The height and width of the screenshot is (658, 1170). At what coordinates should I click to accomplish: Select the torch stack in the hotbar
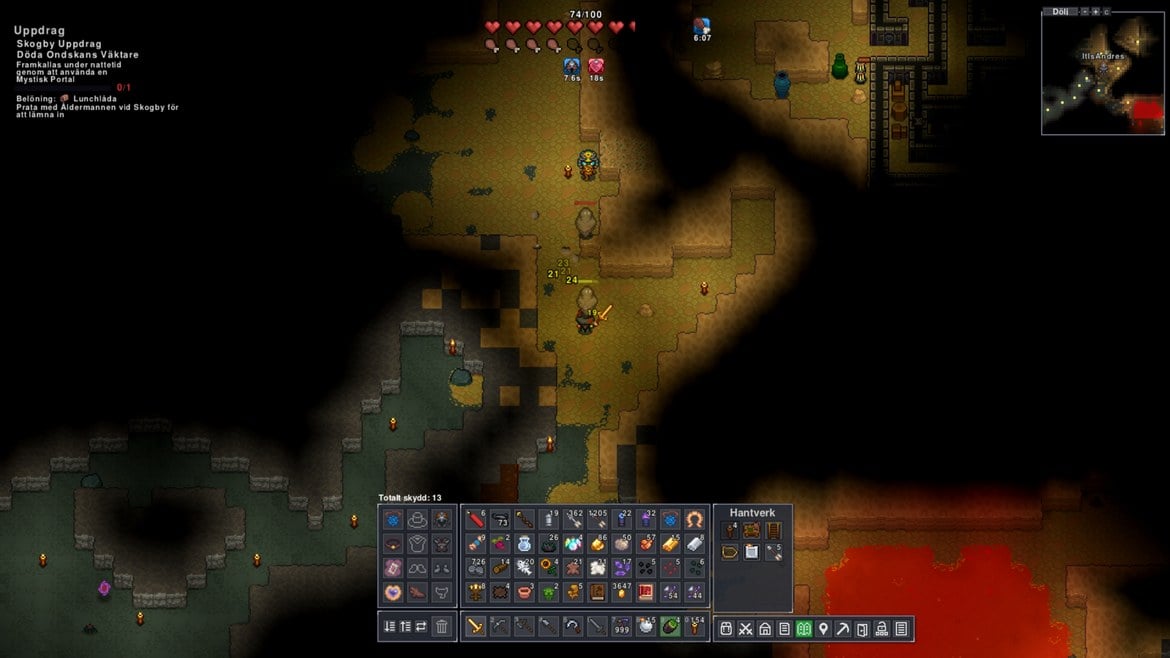point(695,627)
